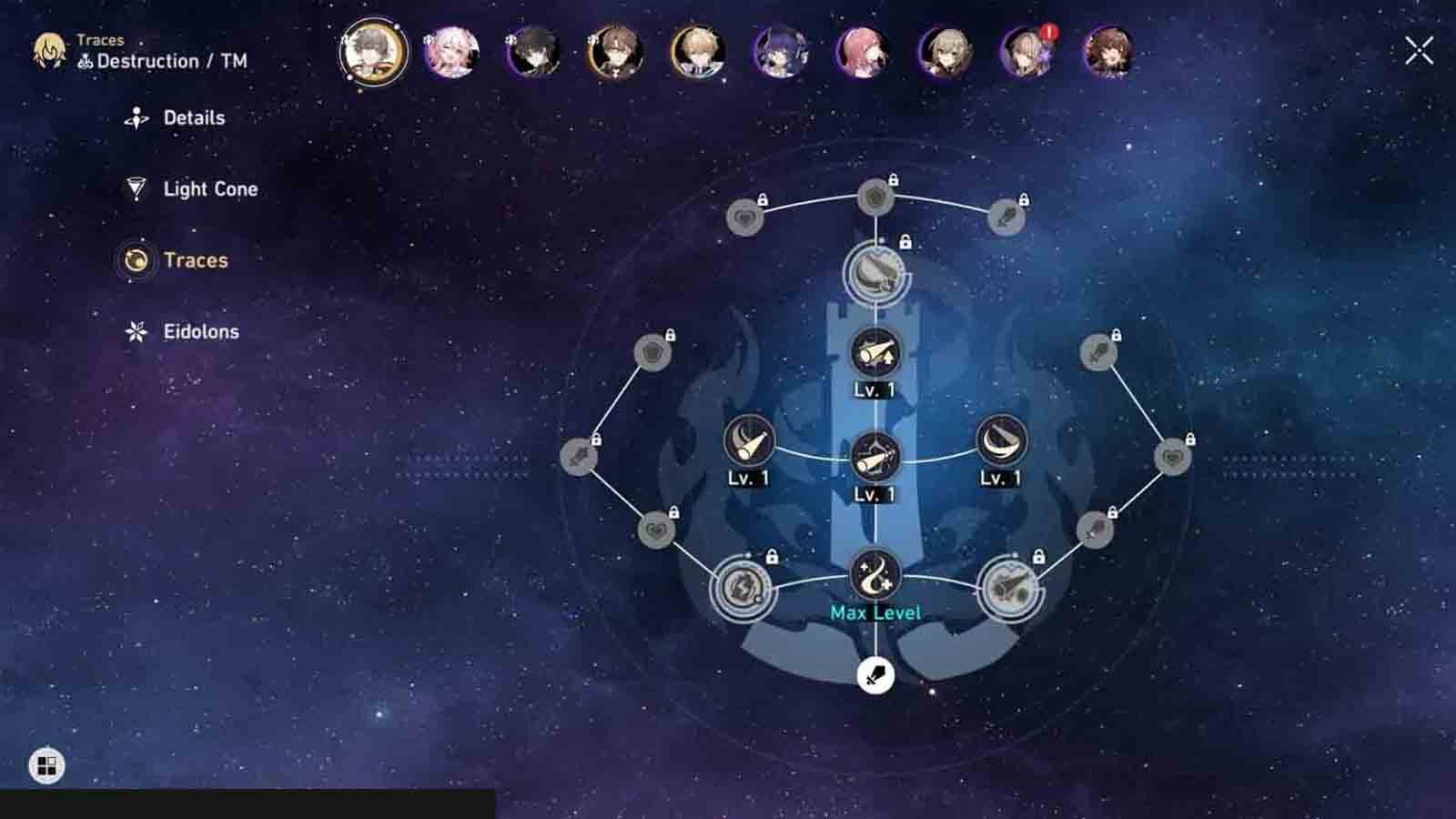The width and height of the screenshot is (1456, 819).
Task: Select the locked cannon trace node bottom-right
Action: pyautogui.click(x=1012, y=590)
